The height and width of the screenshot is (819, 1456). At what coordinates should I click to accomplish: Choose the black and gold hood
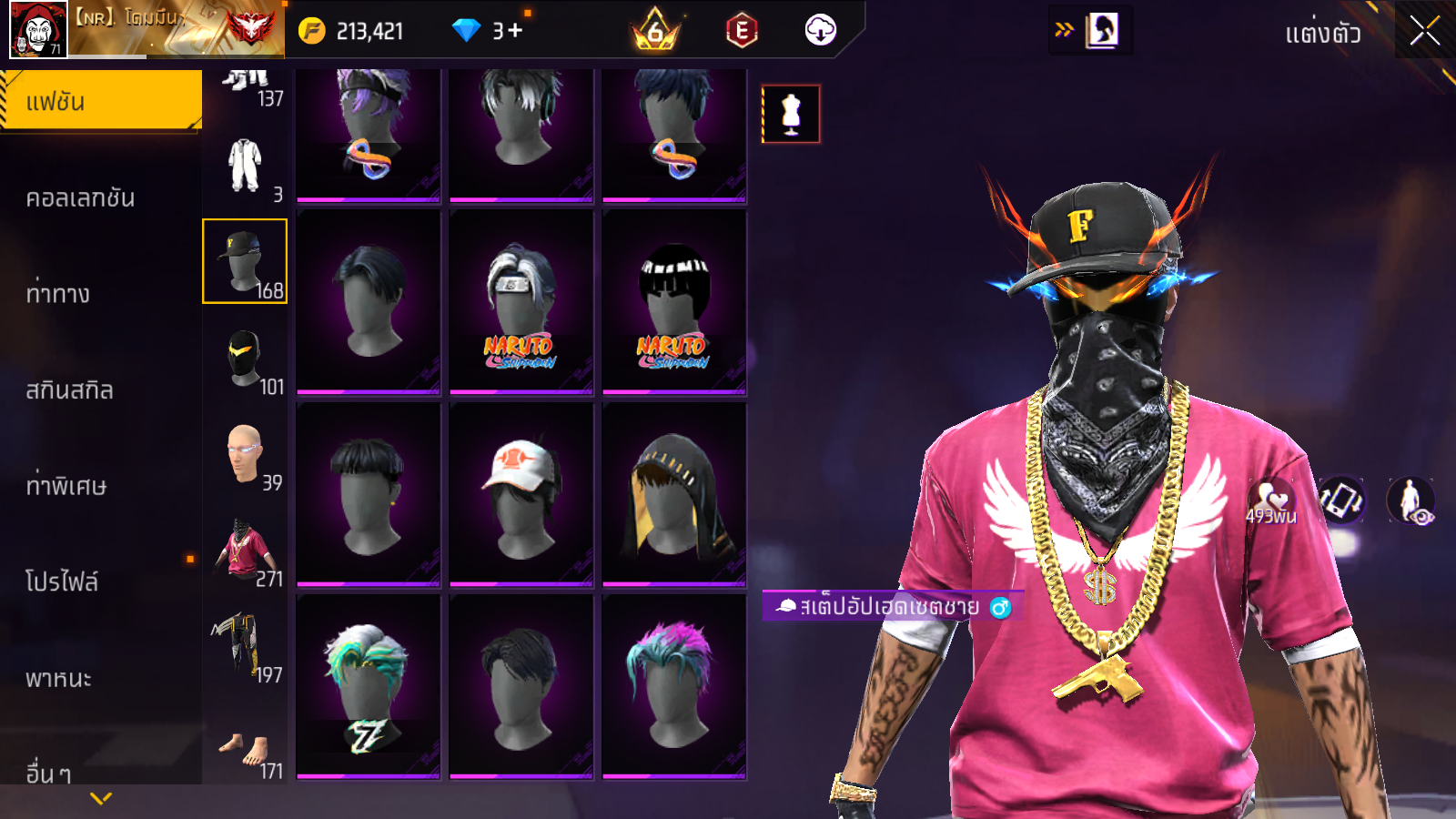coord(673,494)
